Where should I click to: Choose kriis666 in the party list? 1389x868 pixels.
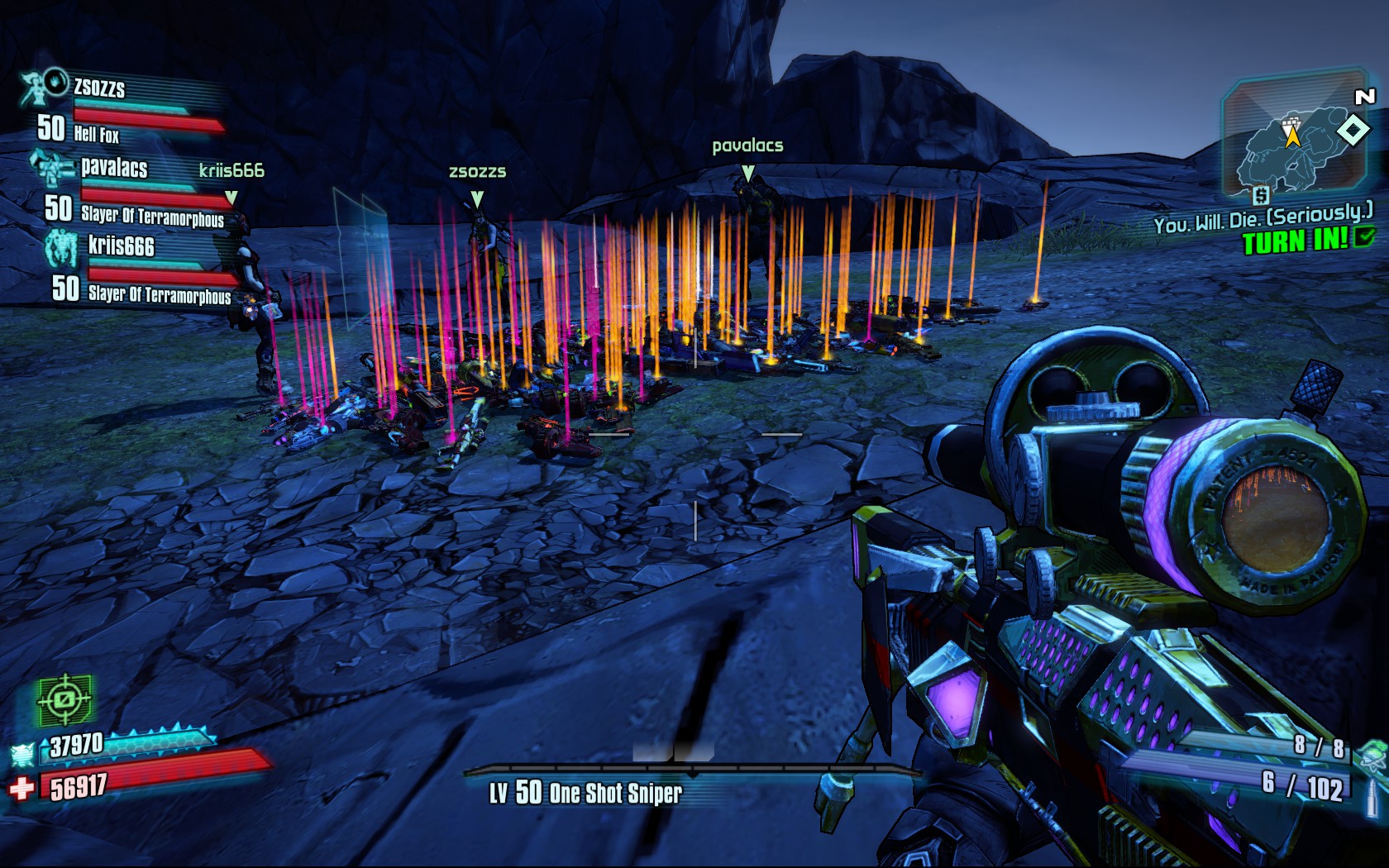tap(122, 246)
